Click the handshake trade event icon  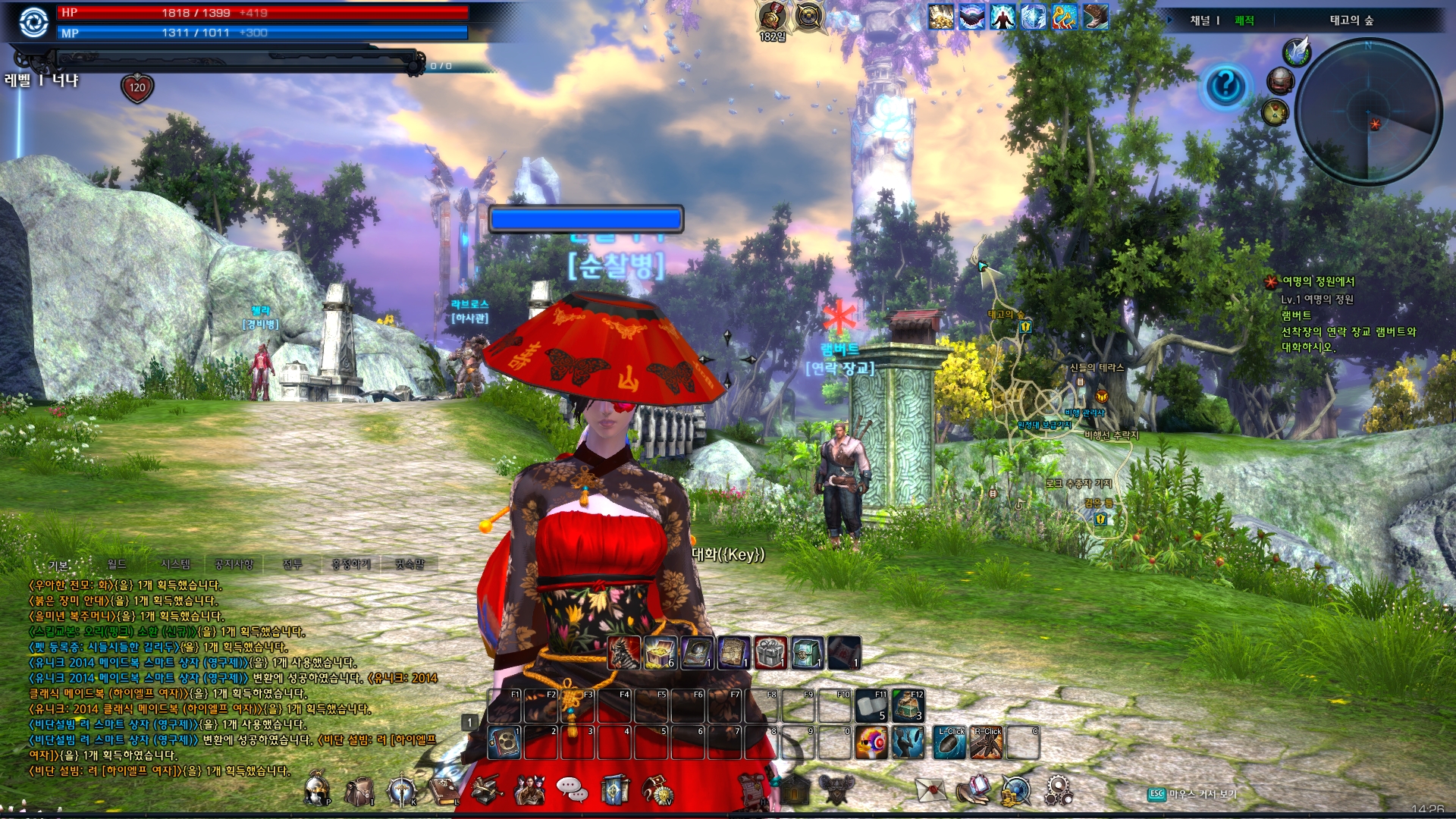click(x=973, y=17)
